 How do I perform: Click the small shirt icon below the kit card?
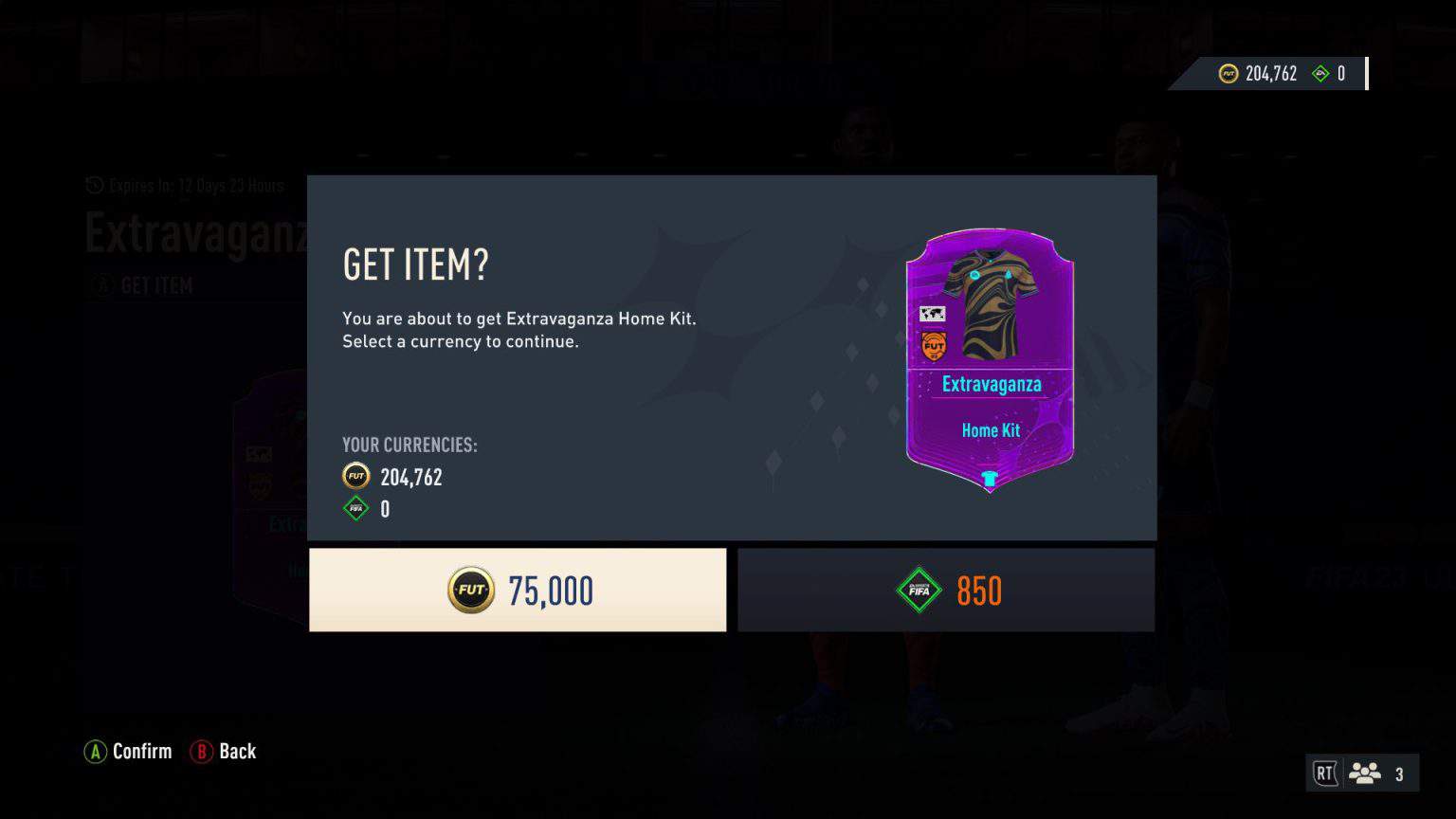point(989,479)
